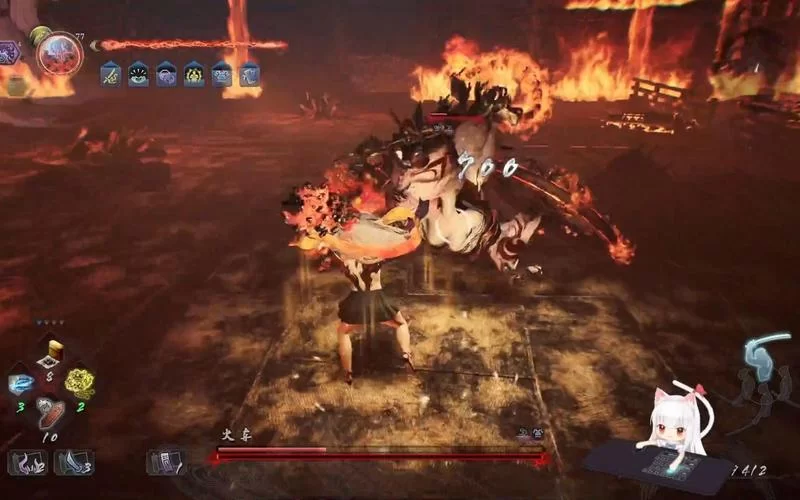Select the guardian spirit portrait orb
Viewport: 800px width, 500px height.
tap(60, 52)
